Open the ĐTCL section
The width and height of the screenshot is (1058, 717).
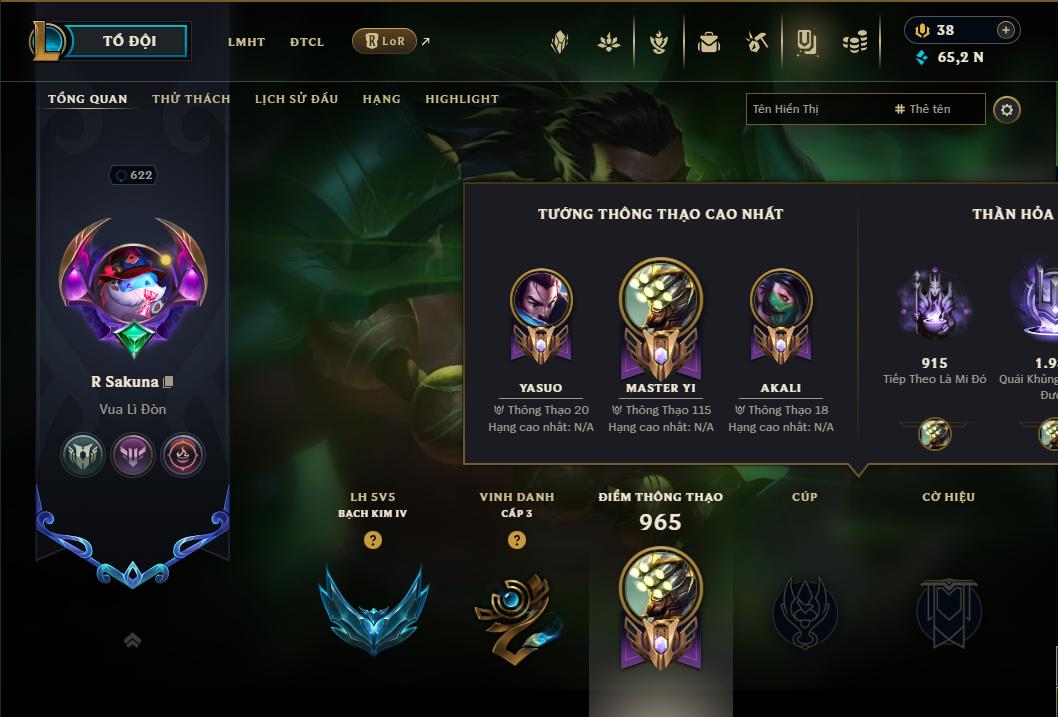click(307, 42)
